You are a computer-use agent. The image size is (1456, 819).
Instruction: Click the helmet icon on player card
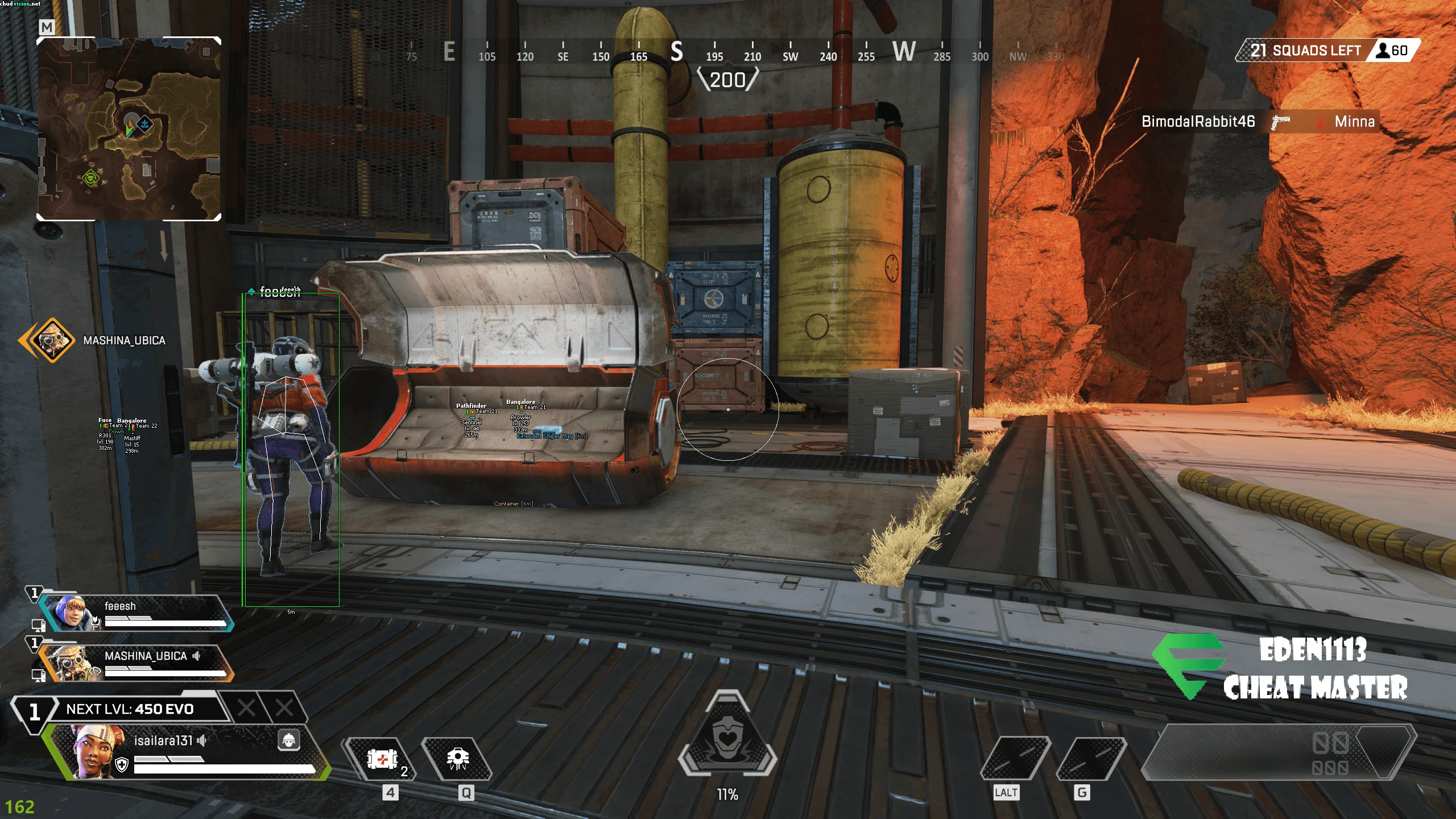point(289,741)
